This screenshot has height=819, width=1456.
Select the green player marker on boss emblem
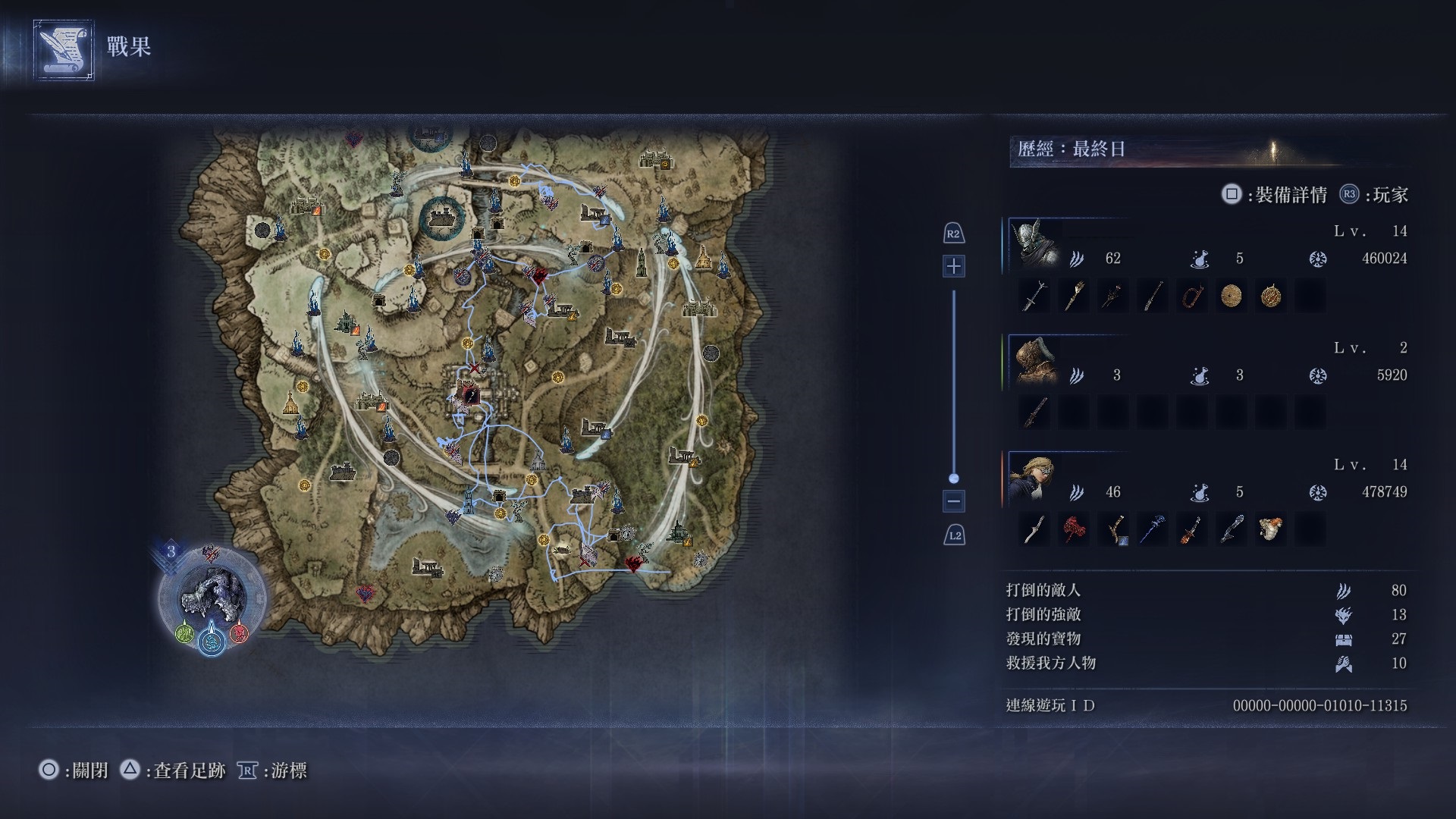pos(184,632)
